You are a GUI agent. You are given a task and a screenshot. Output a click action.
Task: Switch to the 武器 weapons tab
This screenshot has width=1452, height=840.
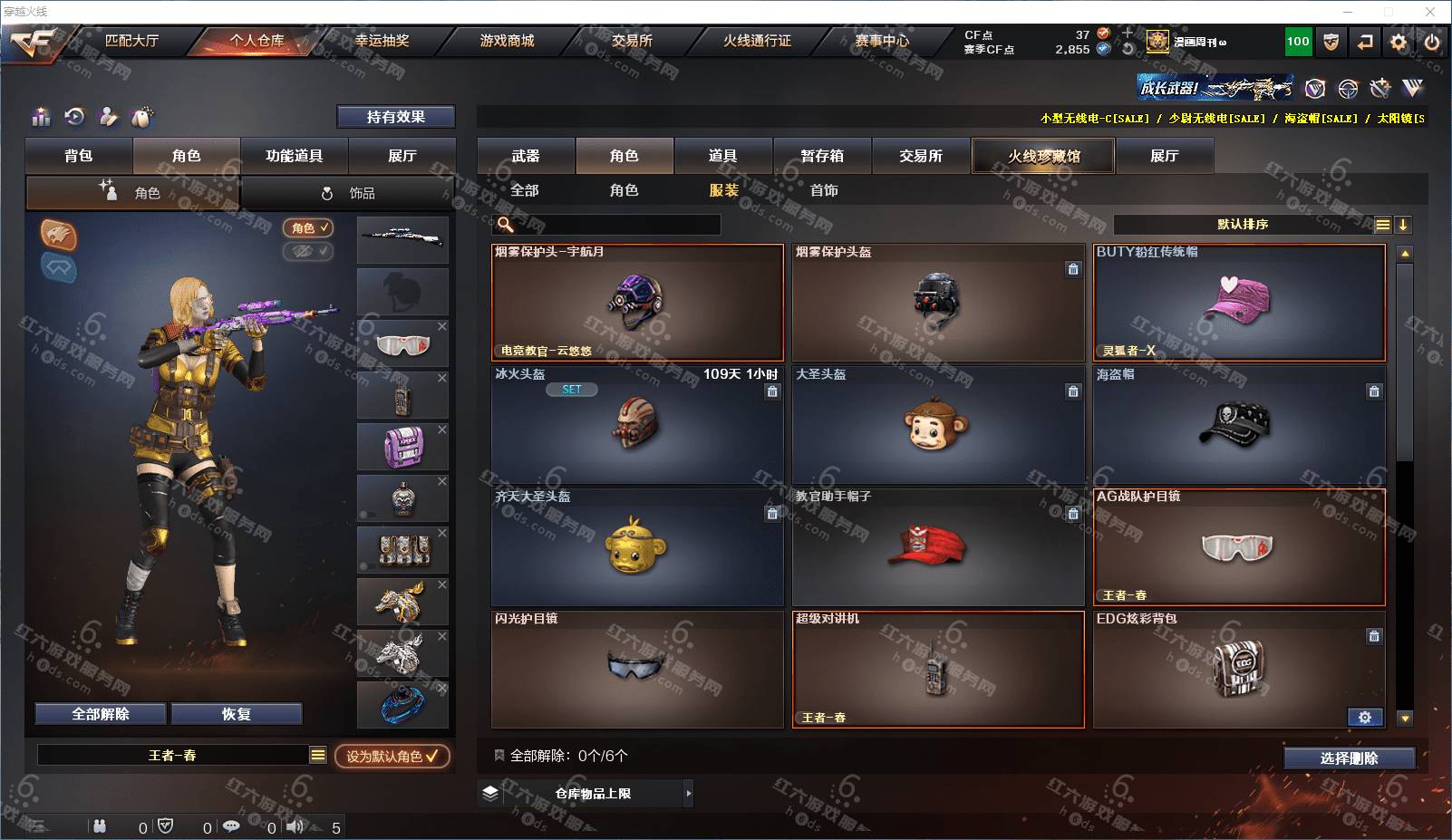coord(526,156)
